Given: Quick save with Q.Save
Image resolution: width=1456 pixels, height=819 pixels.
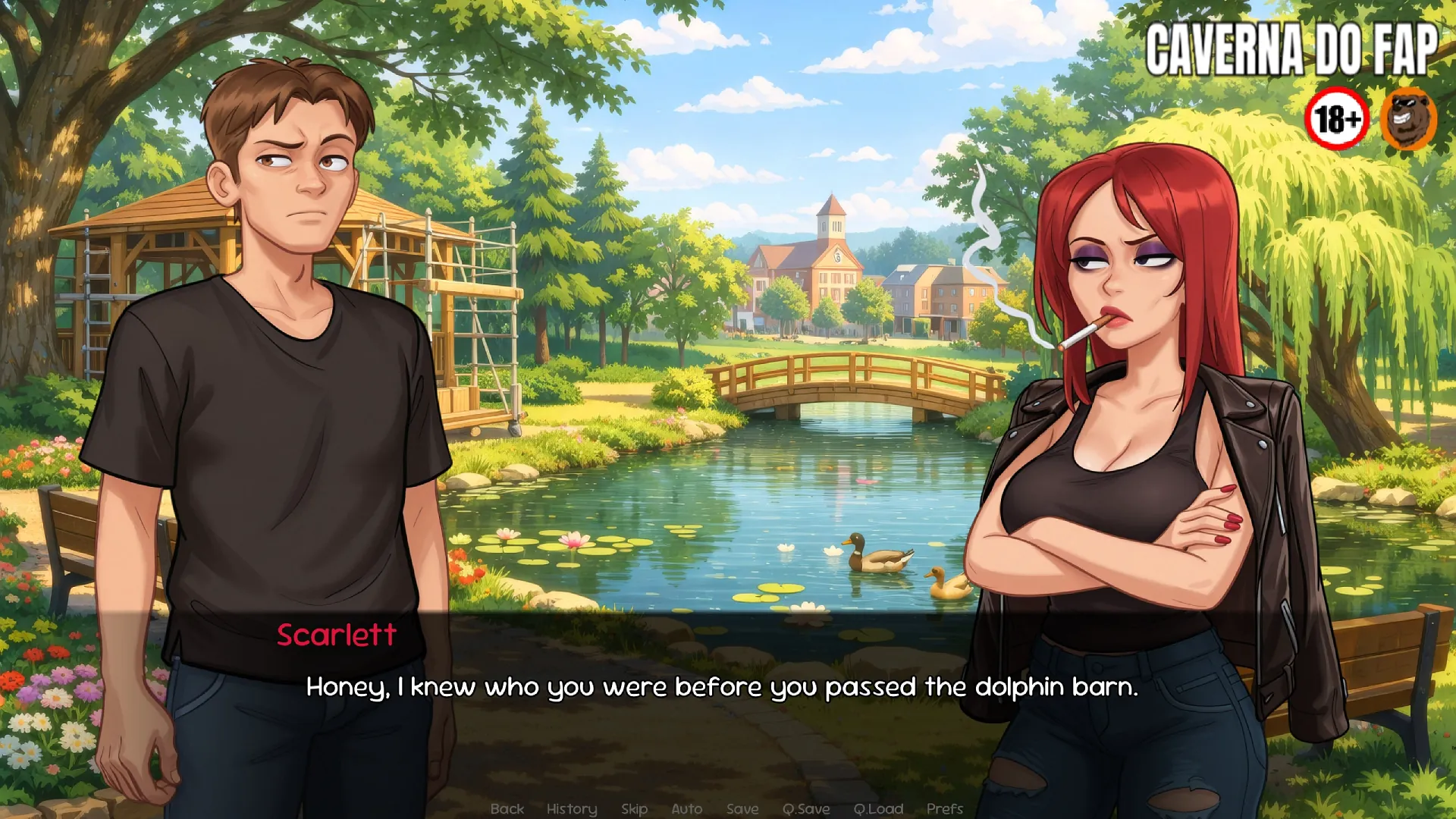Looking at the screenshot, I should click(806, 808).
